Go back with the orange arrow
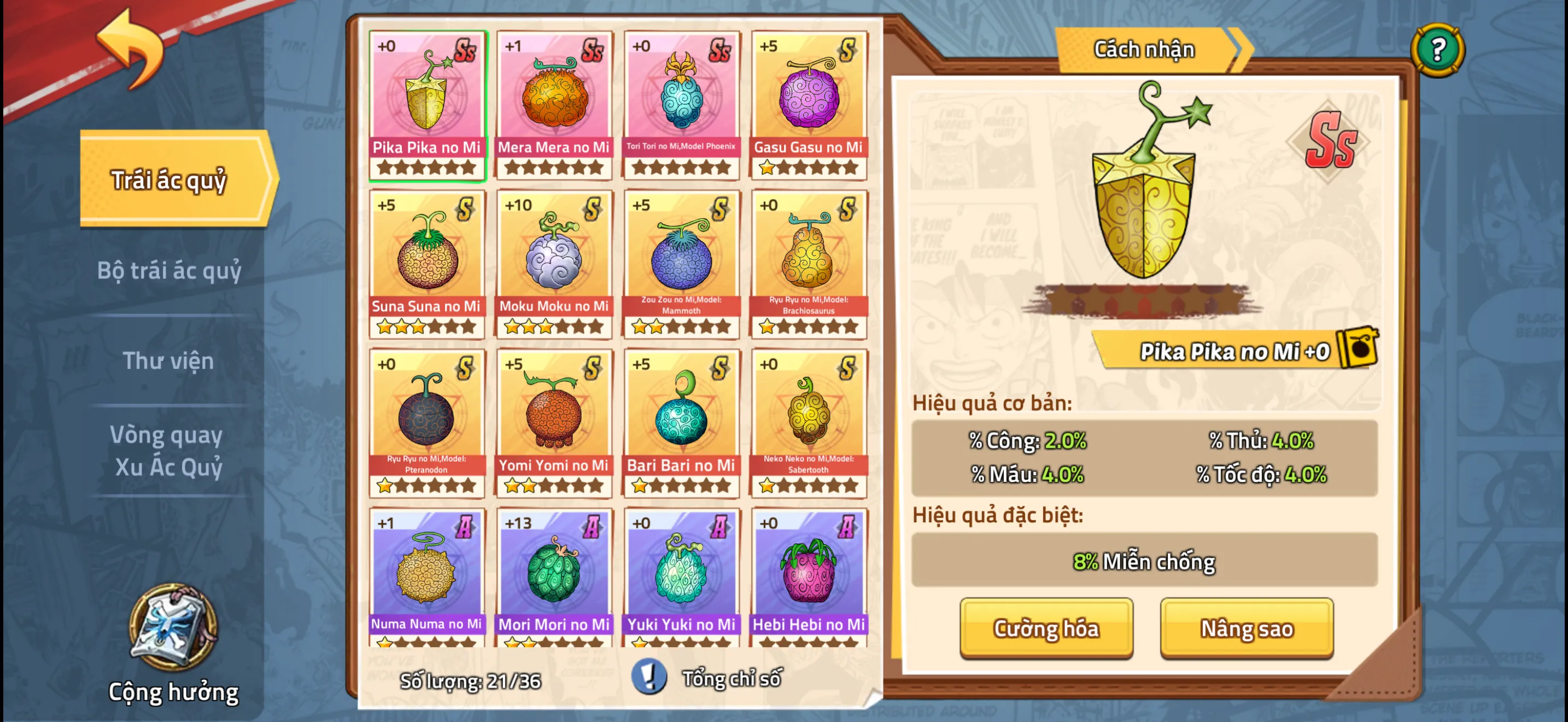Screen dimensions: 1568x722 click(131, 49)
